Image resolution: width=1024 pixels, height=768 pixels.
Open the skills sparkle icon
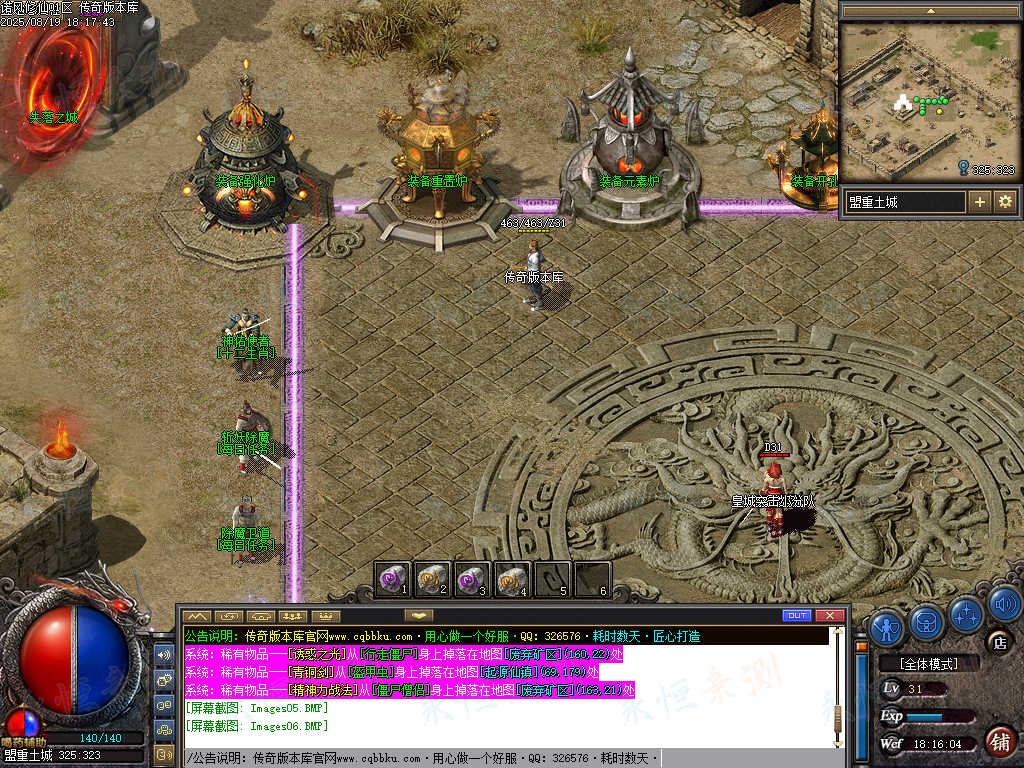pos(967,613)
